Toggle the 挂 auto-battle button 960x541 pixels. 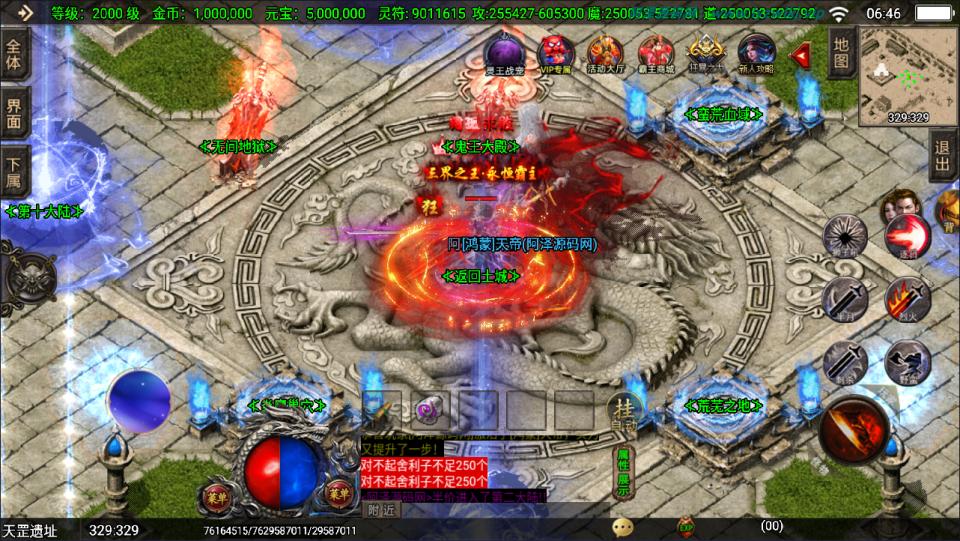pyautogui.click(x=622, y=410)
